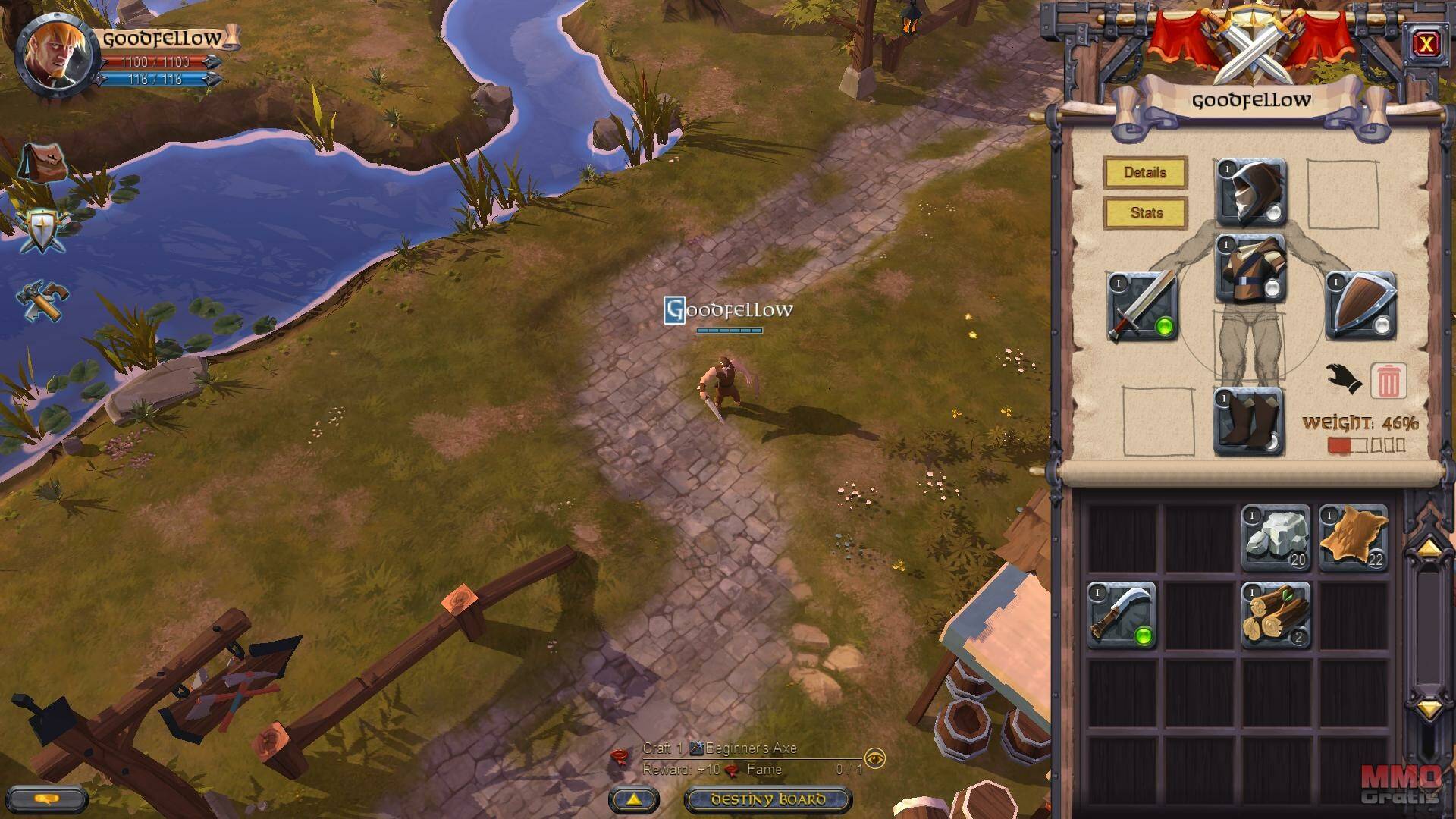The height and width of the screenshot is (819, 1456).
Task: Select the equipped hood helmet slot
Action: [1250, 193]
